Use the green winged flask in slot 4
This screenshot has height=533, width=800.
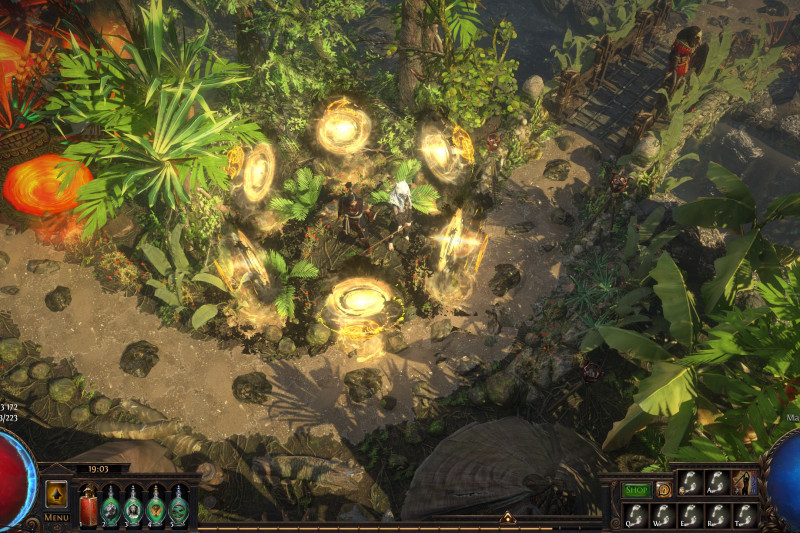click(x=156, y=506)
